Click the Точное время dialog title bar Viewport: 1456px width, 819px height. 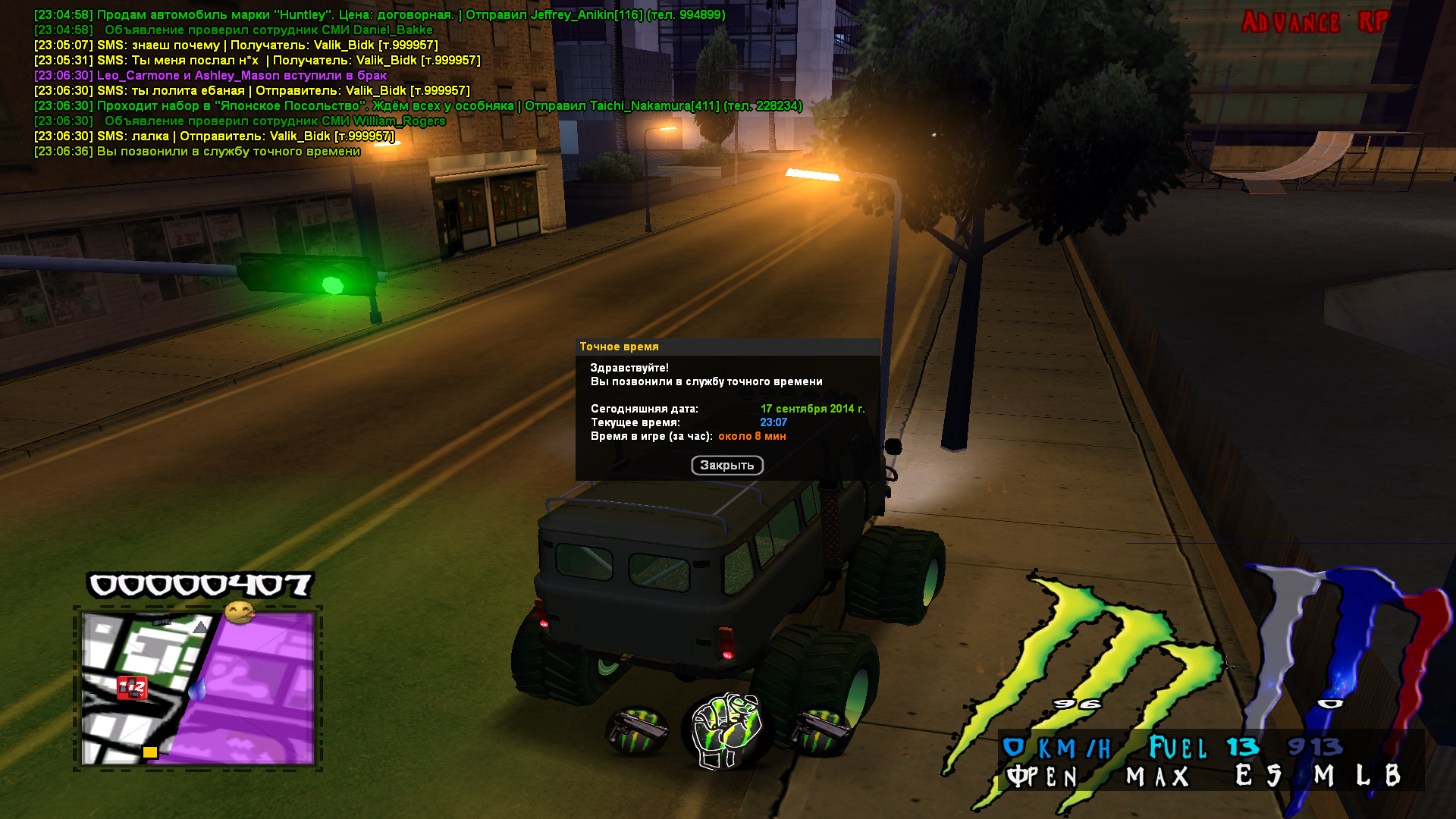[x=726, y=347]
